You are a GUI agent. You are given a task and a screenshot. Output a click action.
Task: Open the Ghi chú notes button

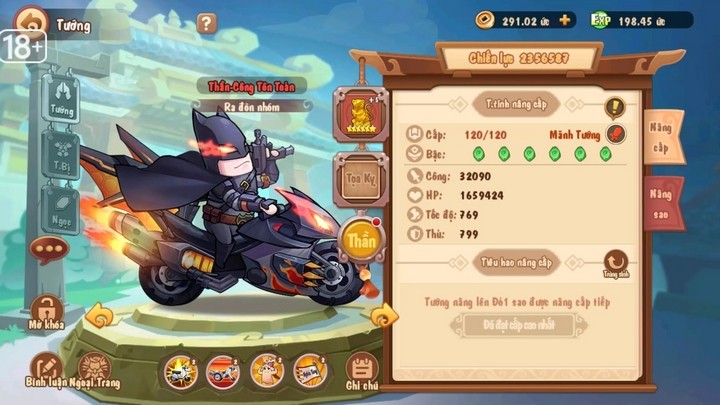[x=363, y=372]
